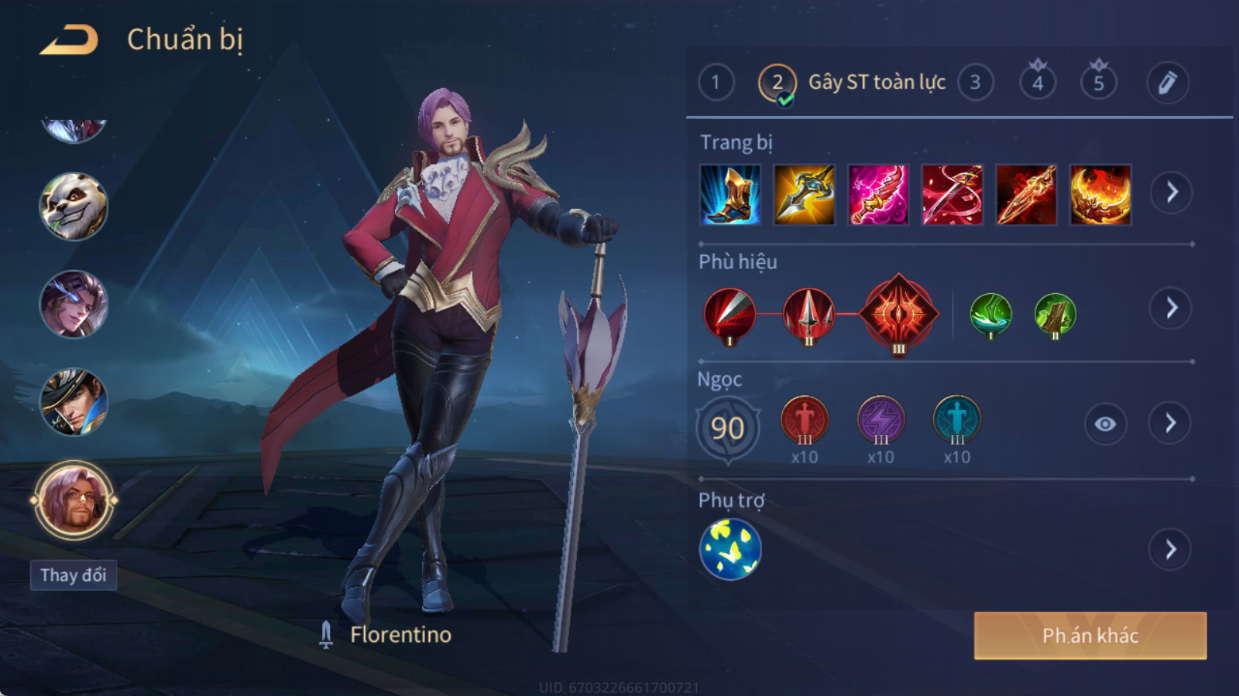Screen dimensions: 1239x696
Task: Edit the build name with pencil icon
Action: coord(1167,83)
